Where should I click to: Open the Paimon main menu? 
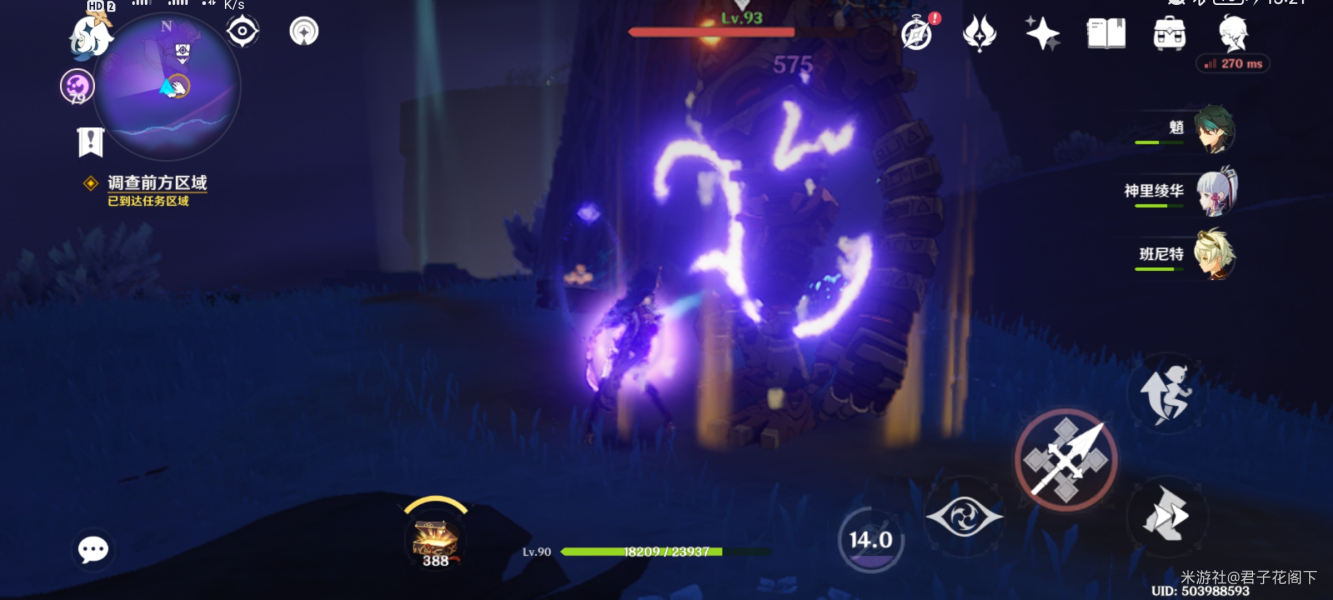88,37
